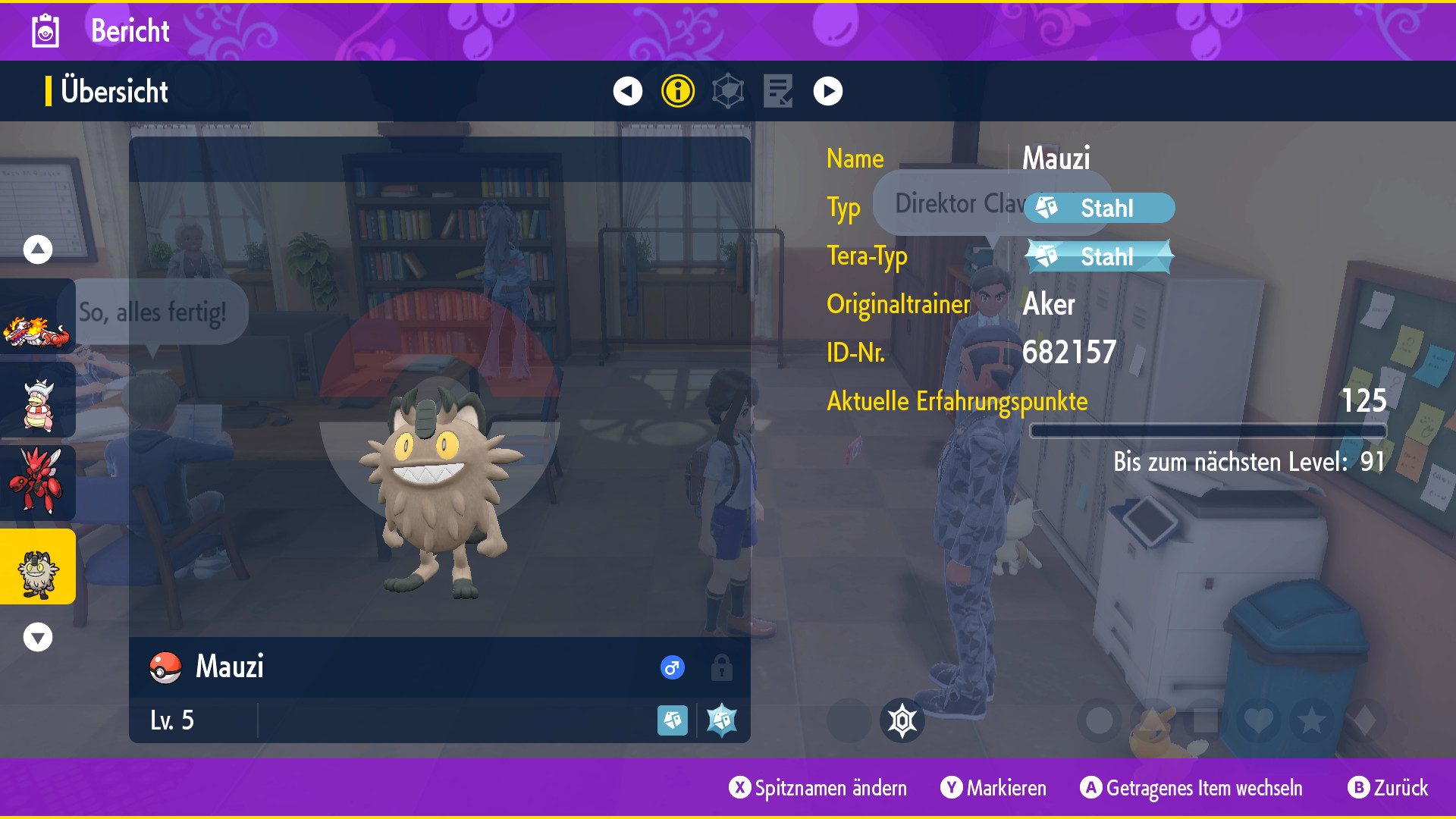The image size is (1456, 819).
Task: Go to the next summary page arrow
Action: coord(827,91)
